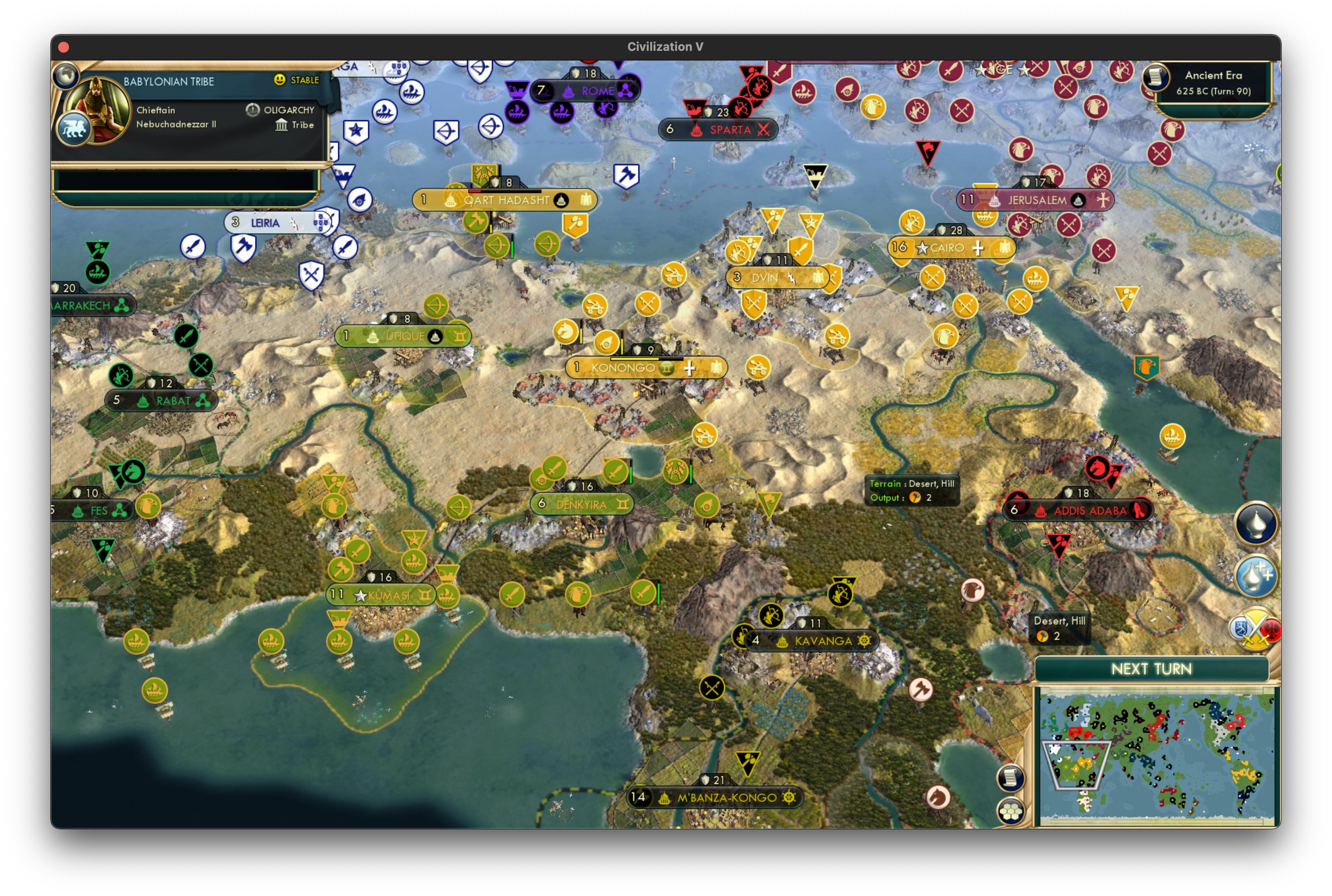The image size is (1332, 896).
Task: Click the Tribe pillar icon in the panel
Action: click(x=282, y=125)
